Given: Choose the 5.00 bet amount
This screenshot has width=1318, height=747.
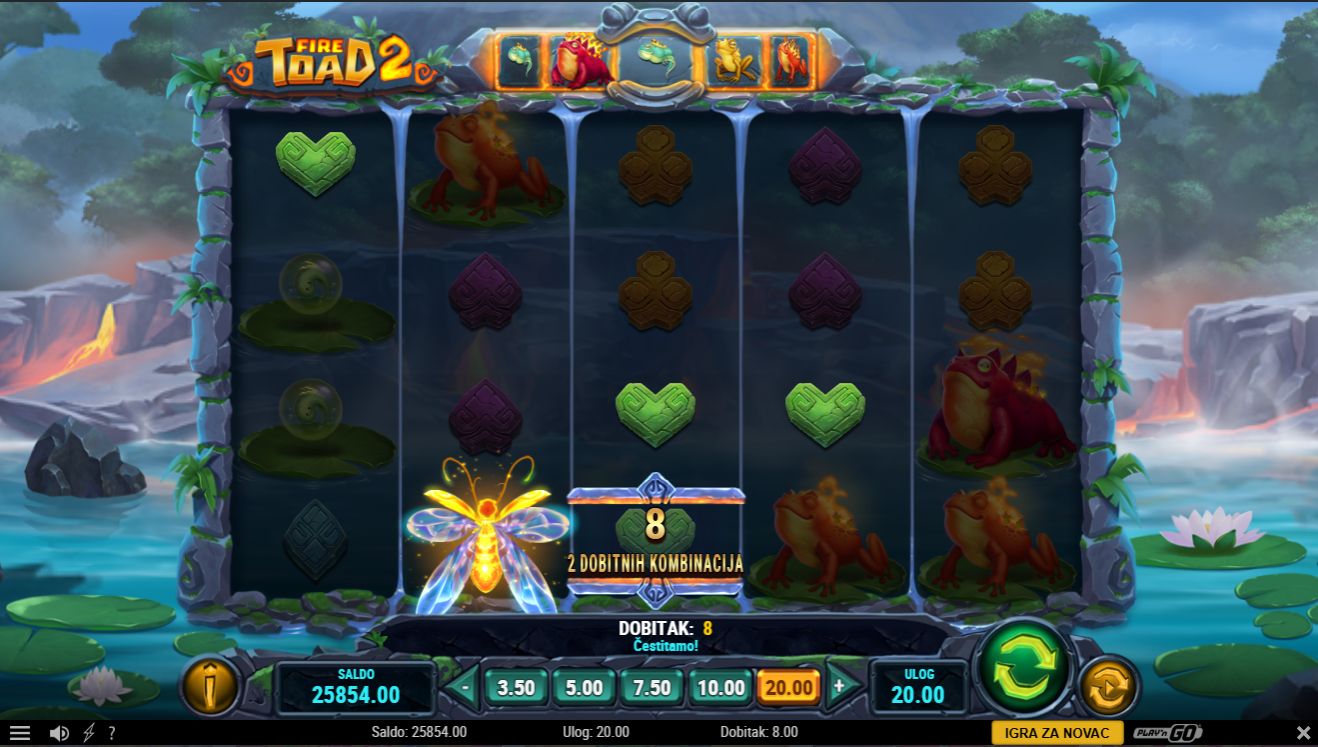Looking at the screenshot, I should click(584, 688).
